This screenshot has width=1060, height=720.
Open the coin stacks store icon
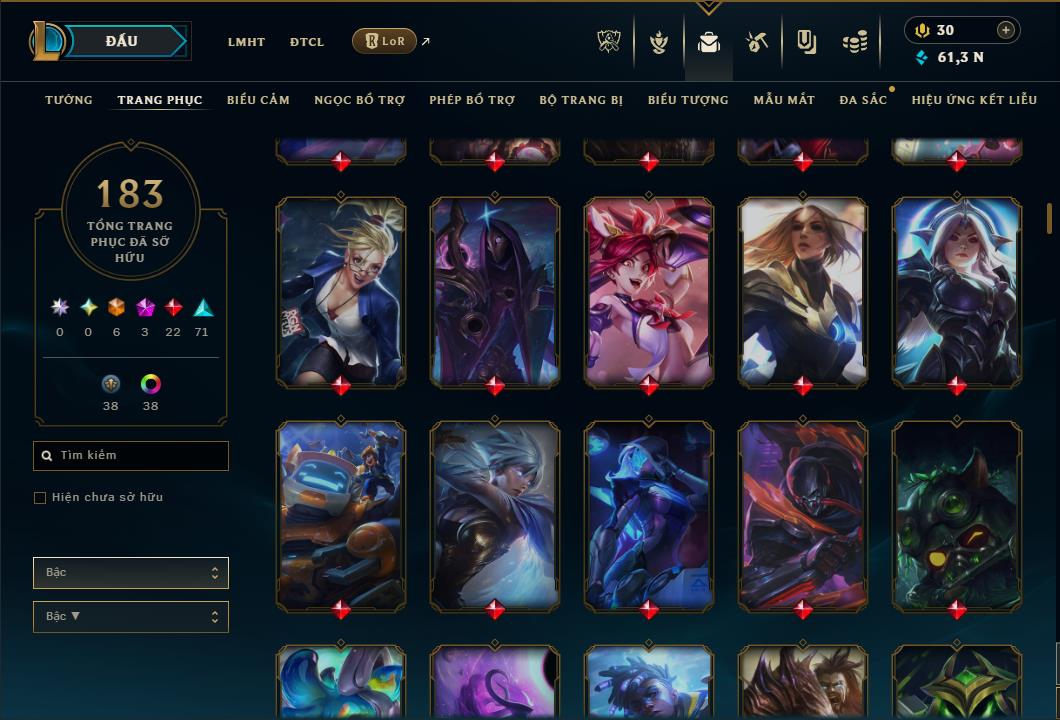tap(854, 42)
